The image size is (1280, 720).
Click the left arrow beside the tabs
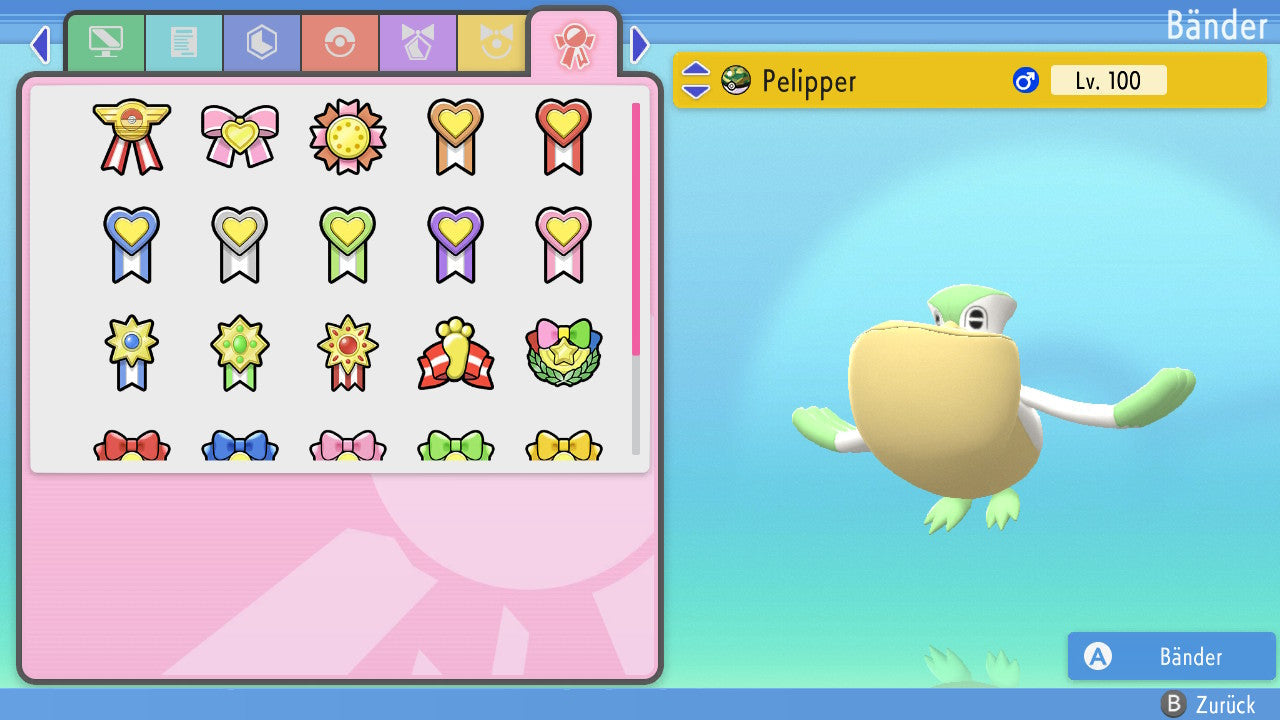pyautogui.click(x=39, y=45)
